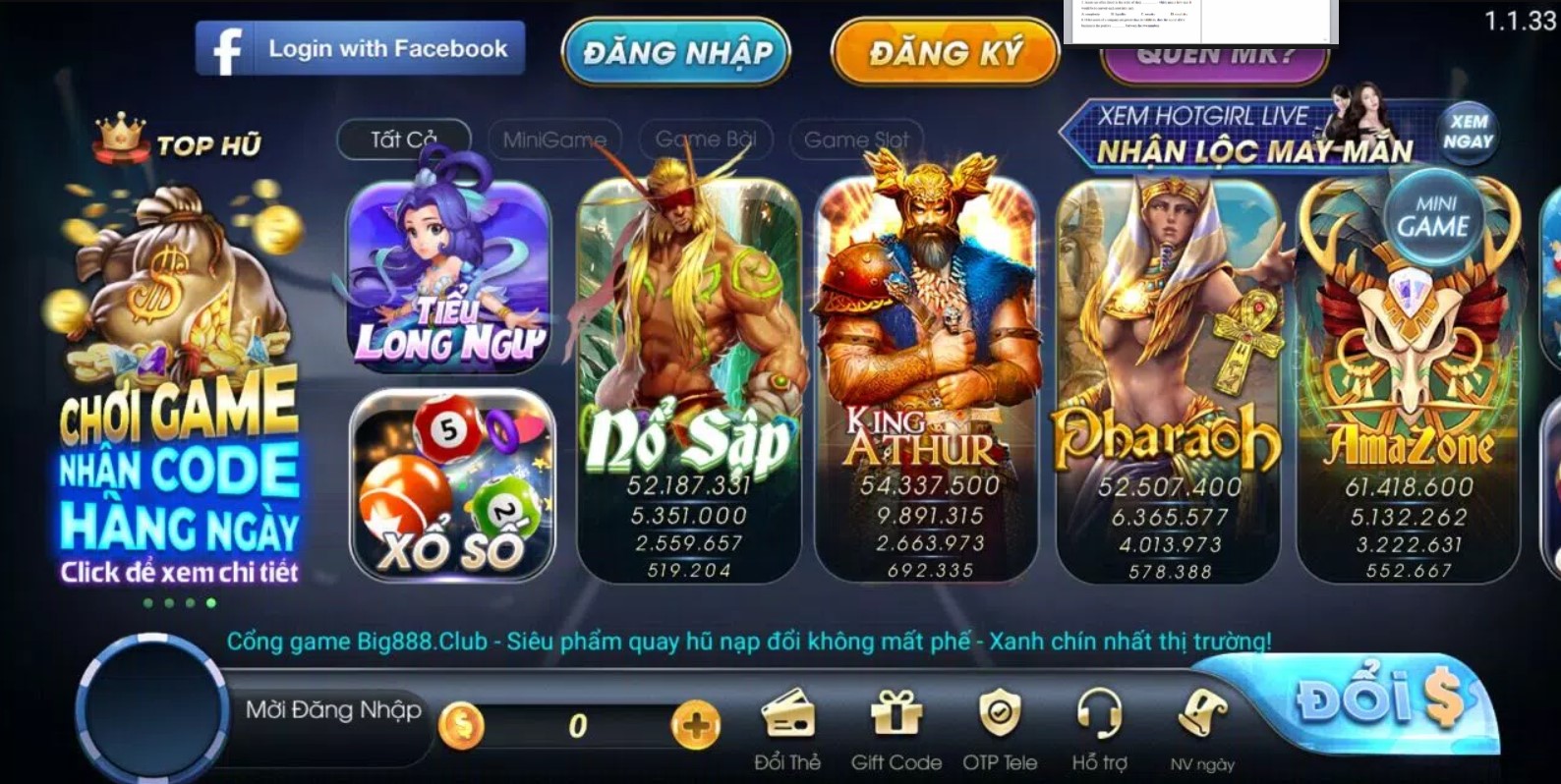Image resolution: width=1561 pixels, height=784 pixels.
Task: Click Login with Facebook
Action: pyautogui.click(x=360, y=46)
